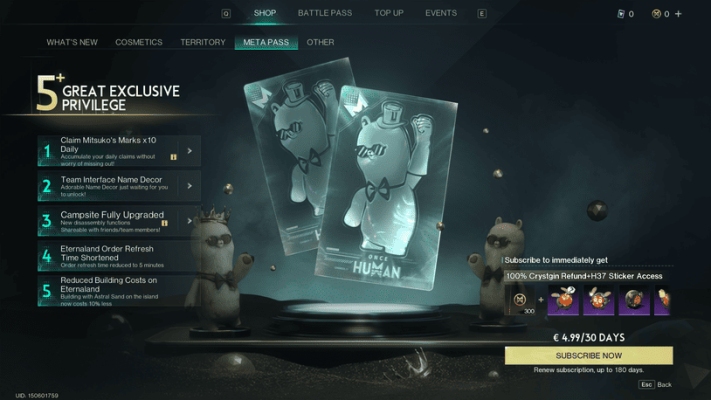Expand the Claim Mitsuko's Marks privilege
Screen dimensions: 711x400
[x=119, y=151]
